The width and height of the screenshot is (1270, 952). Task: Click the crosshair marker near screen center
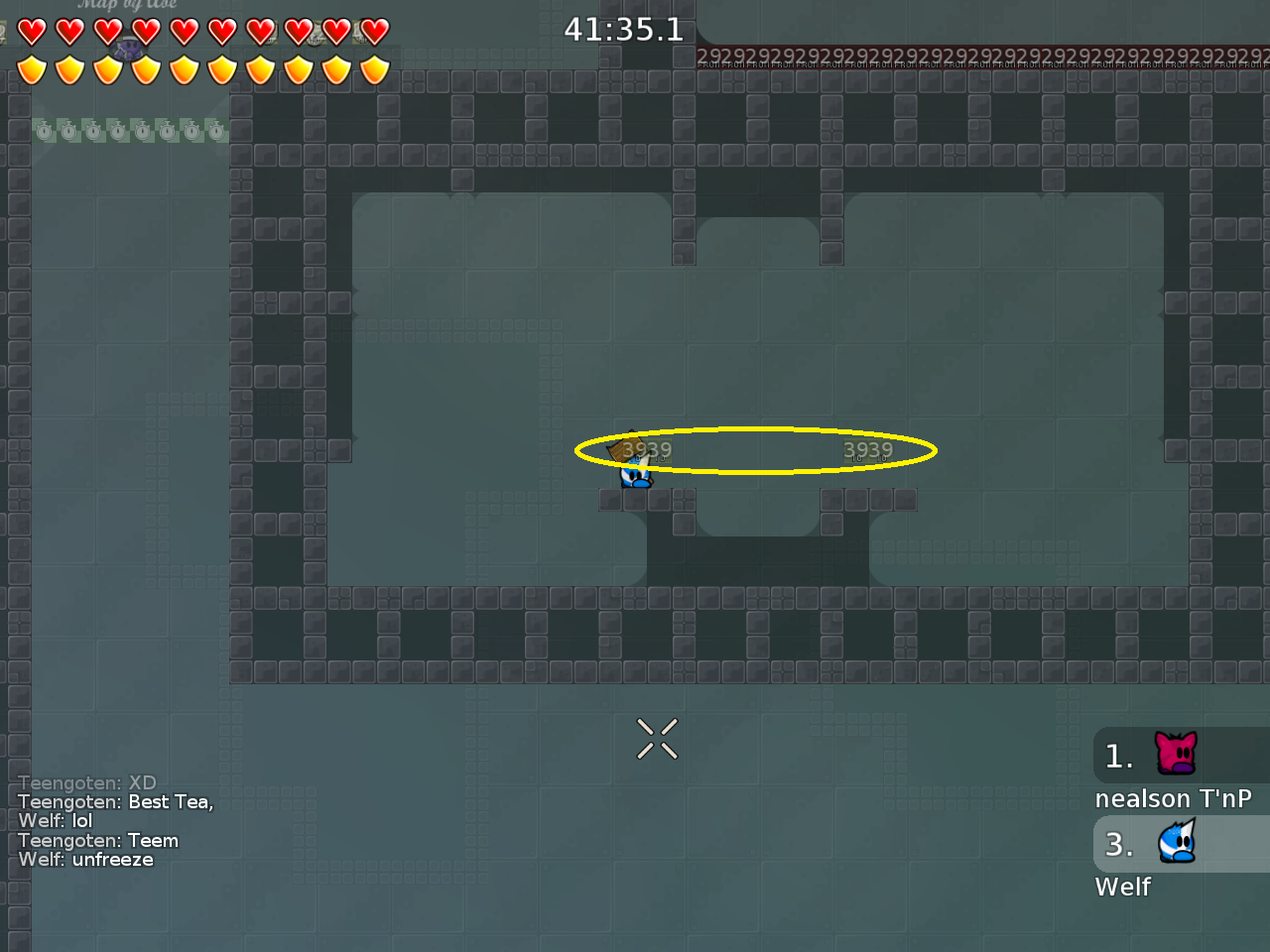(657, 739)
